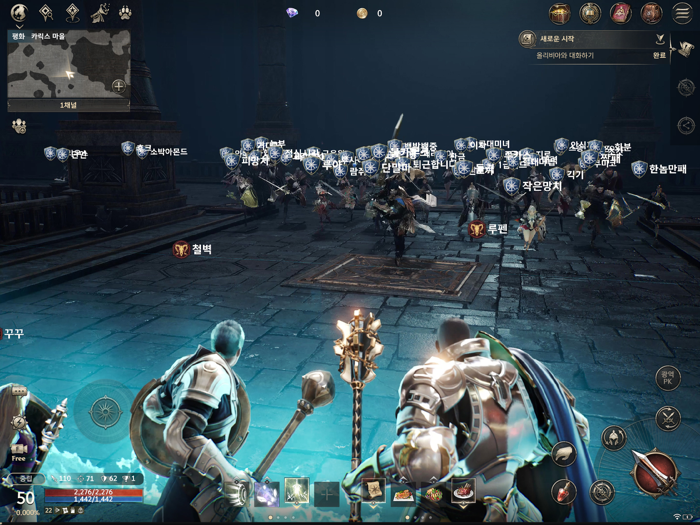Screen dimensions: 700x525
Task: Open the round book emblem icon
Action: [590, 13]
